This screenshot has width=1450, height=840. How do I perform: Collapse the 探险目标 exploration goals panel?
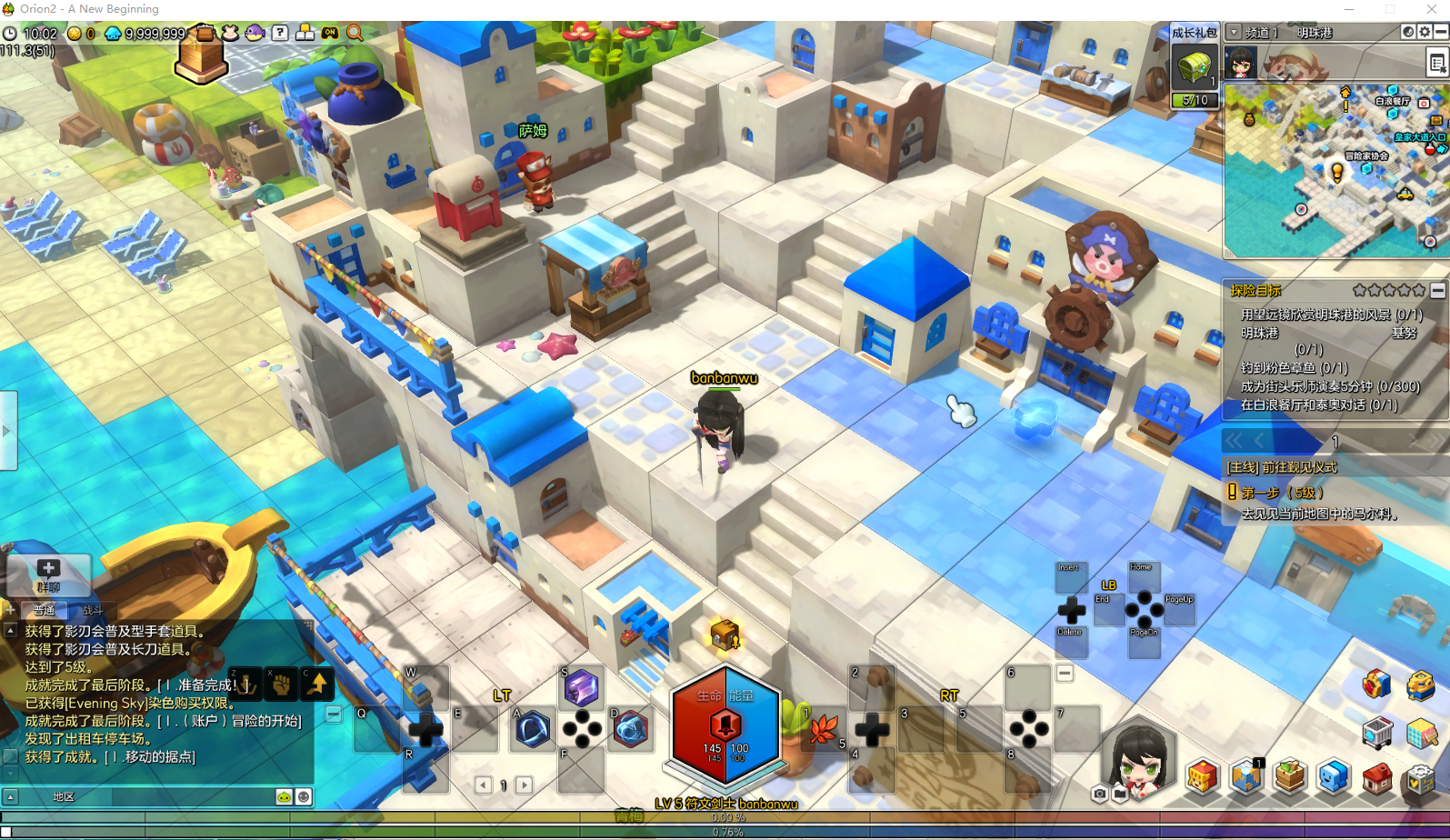click(1437, 291)
